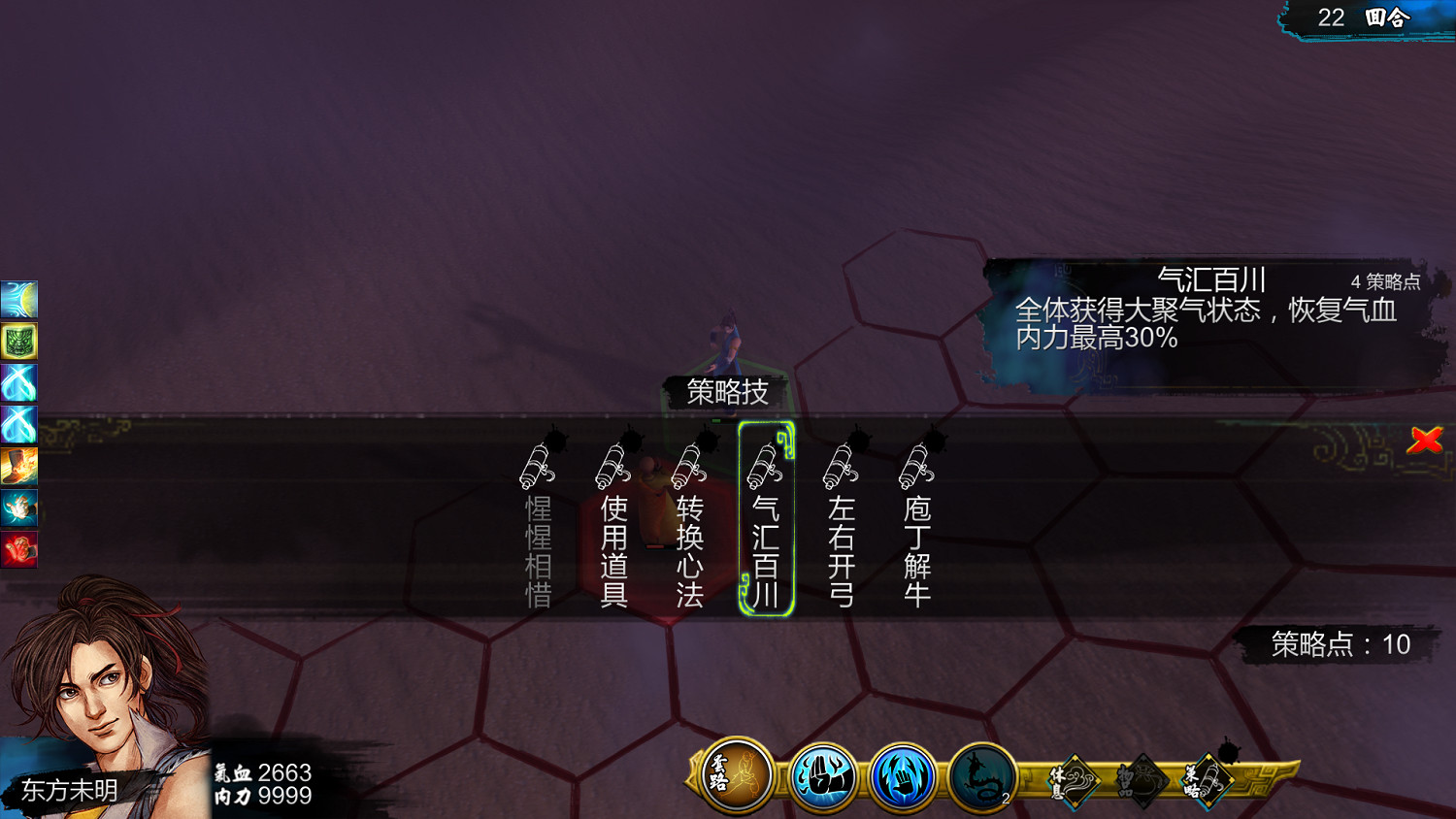Screen dimensions: 1456x819
Task: Select 使用道具 to use an item
Action: point(614,529)
